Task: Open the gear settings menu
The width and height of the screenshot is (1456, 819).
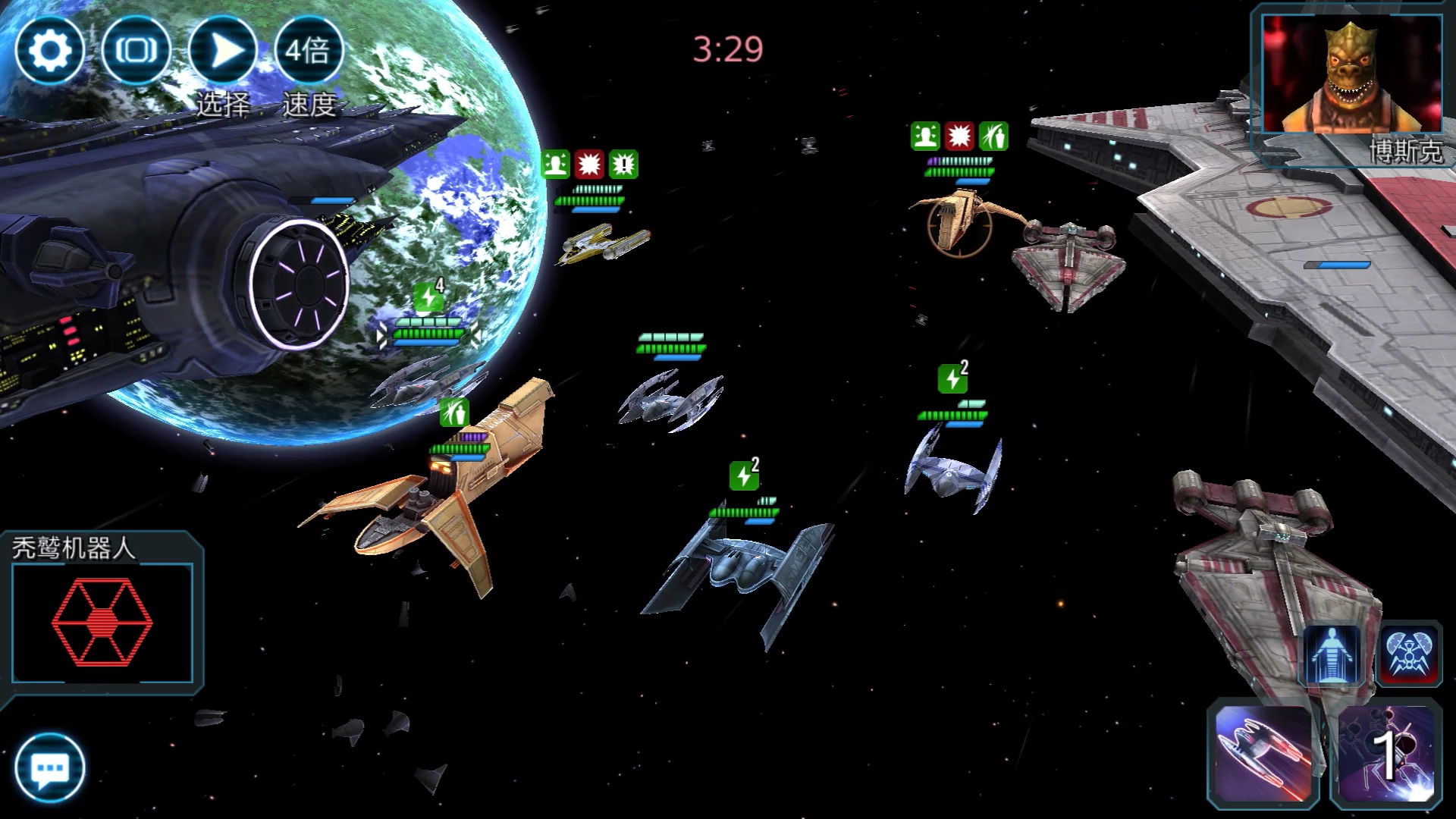Action: (x=49, y=51)
